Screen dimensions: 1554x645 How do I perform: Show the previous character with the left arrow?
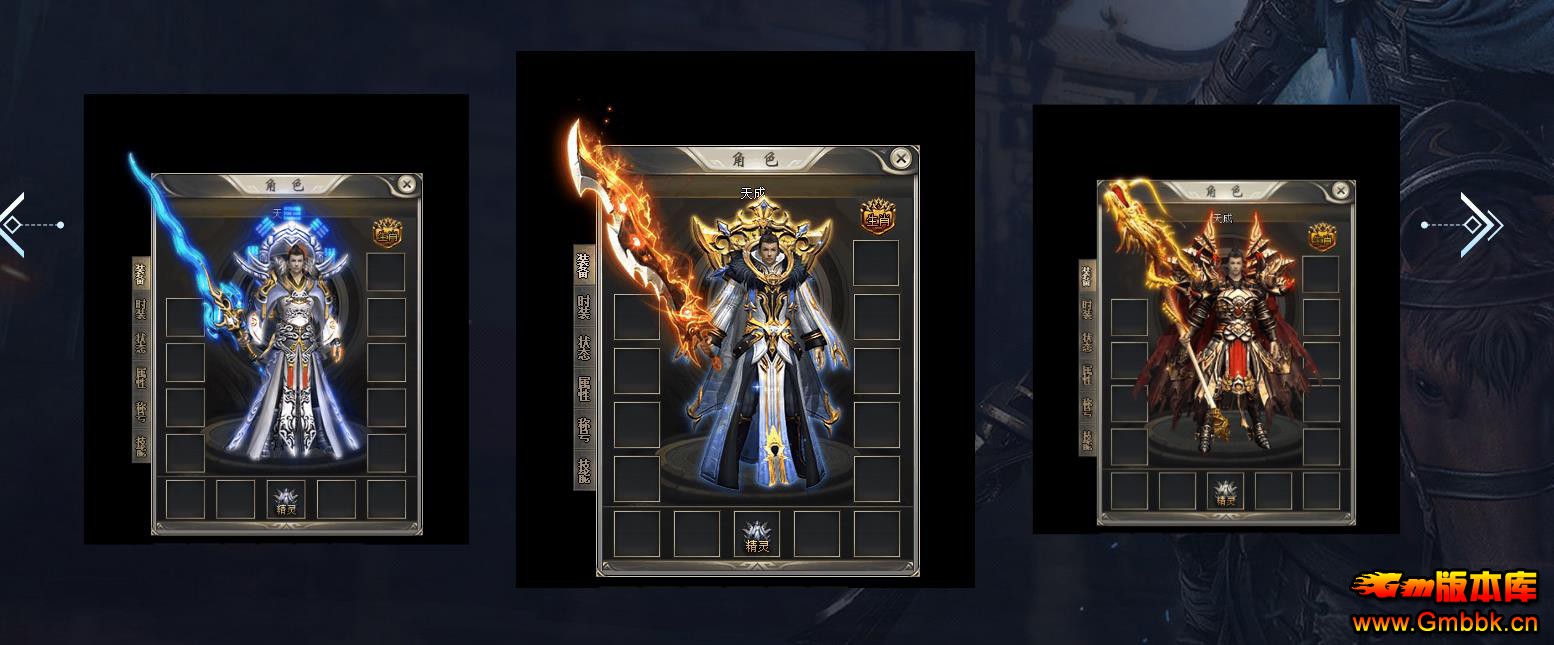12,225
